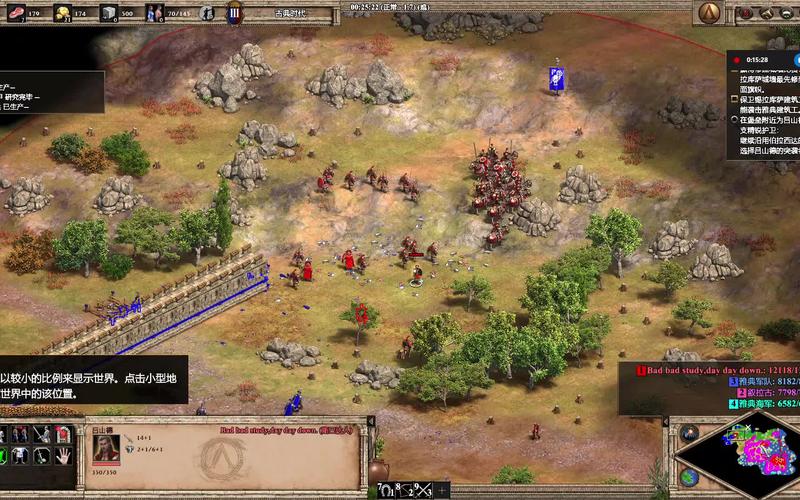Collapse the minimap panel arrow
This screenshot has height=500, width=800.
click(x=668, y=422)
